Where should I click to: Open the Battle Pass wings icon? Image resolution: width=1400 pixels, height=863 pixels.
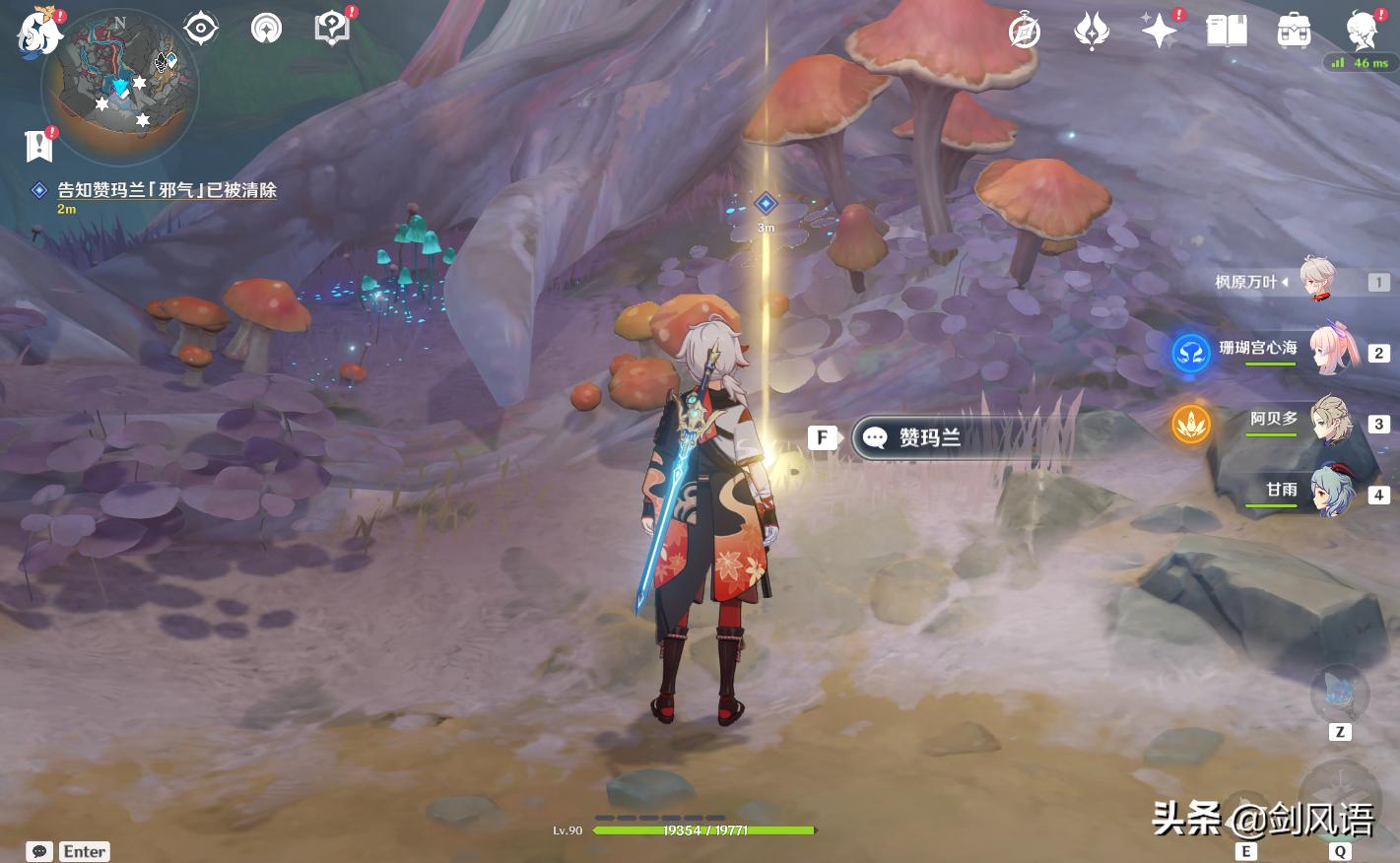point(1093,31)
